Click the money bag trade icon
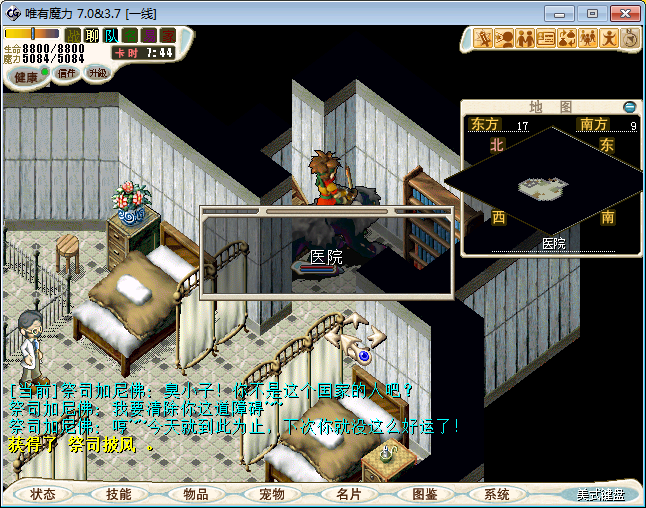Image resolution: width=646 pixels, height=508 pixels. coord(567,39)
